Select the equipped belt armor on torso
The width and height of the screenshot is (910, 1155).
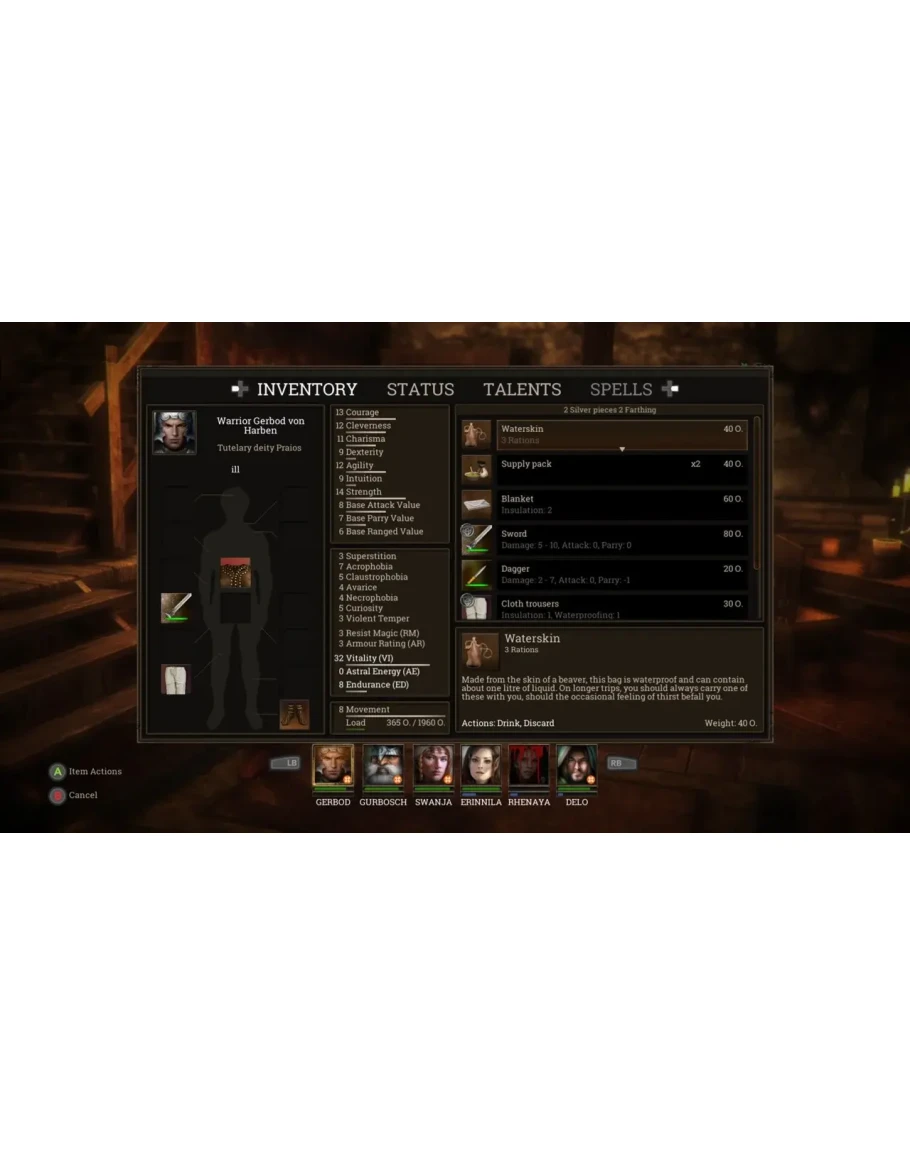coord(235,574)
